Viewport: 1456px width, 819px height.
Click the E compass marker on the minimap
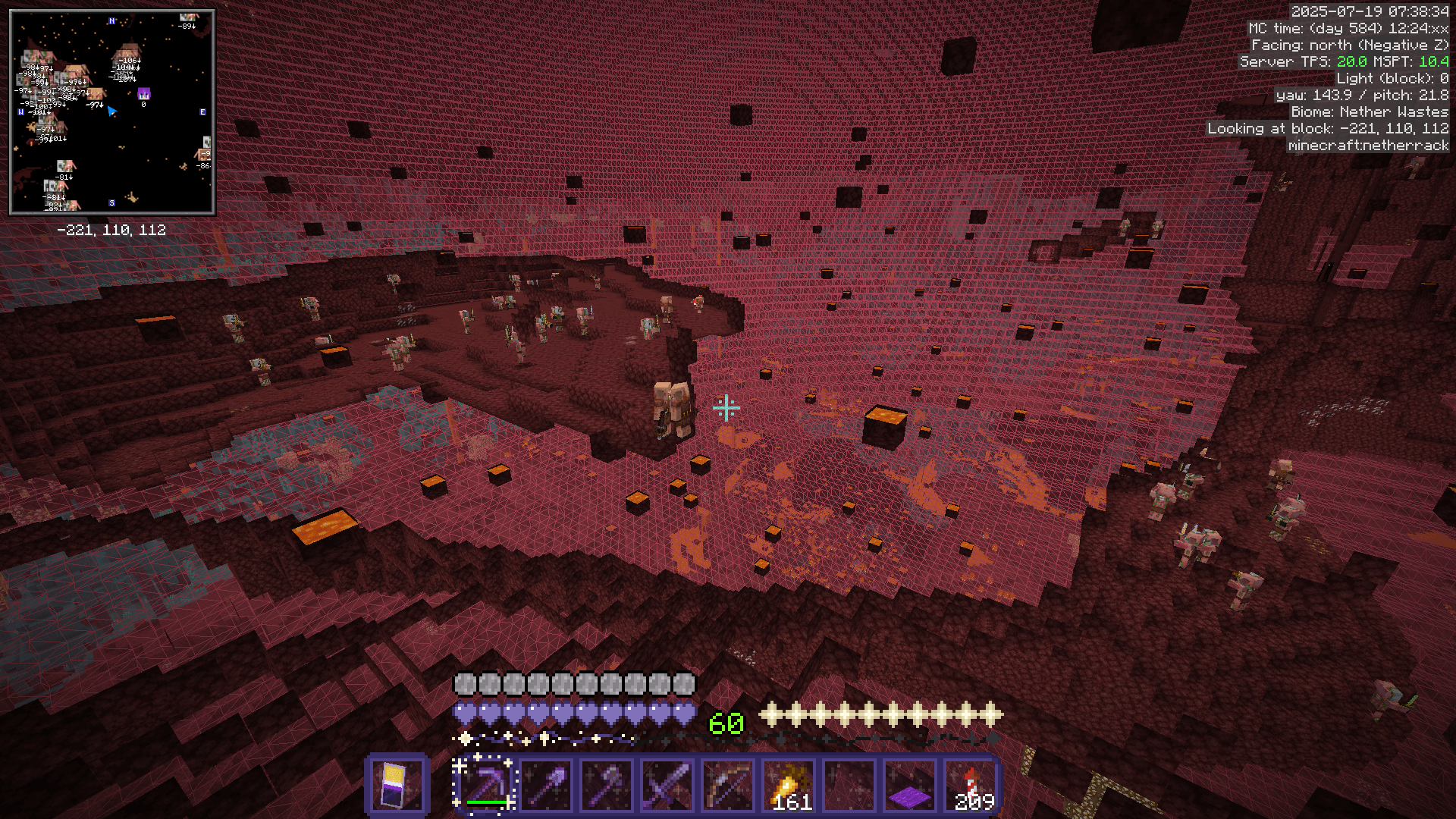point(202,110)
